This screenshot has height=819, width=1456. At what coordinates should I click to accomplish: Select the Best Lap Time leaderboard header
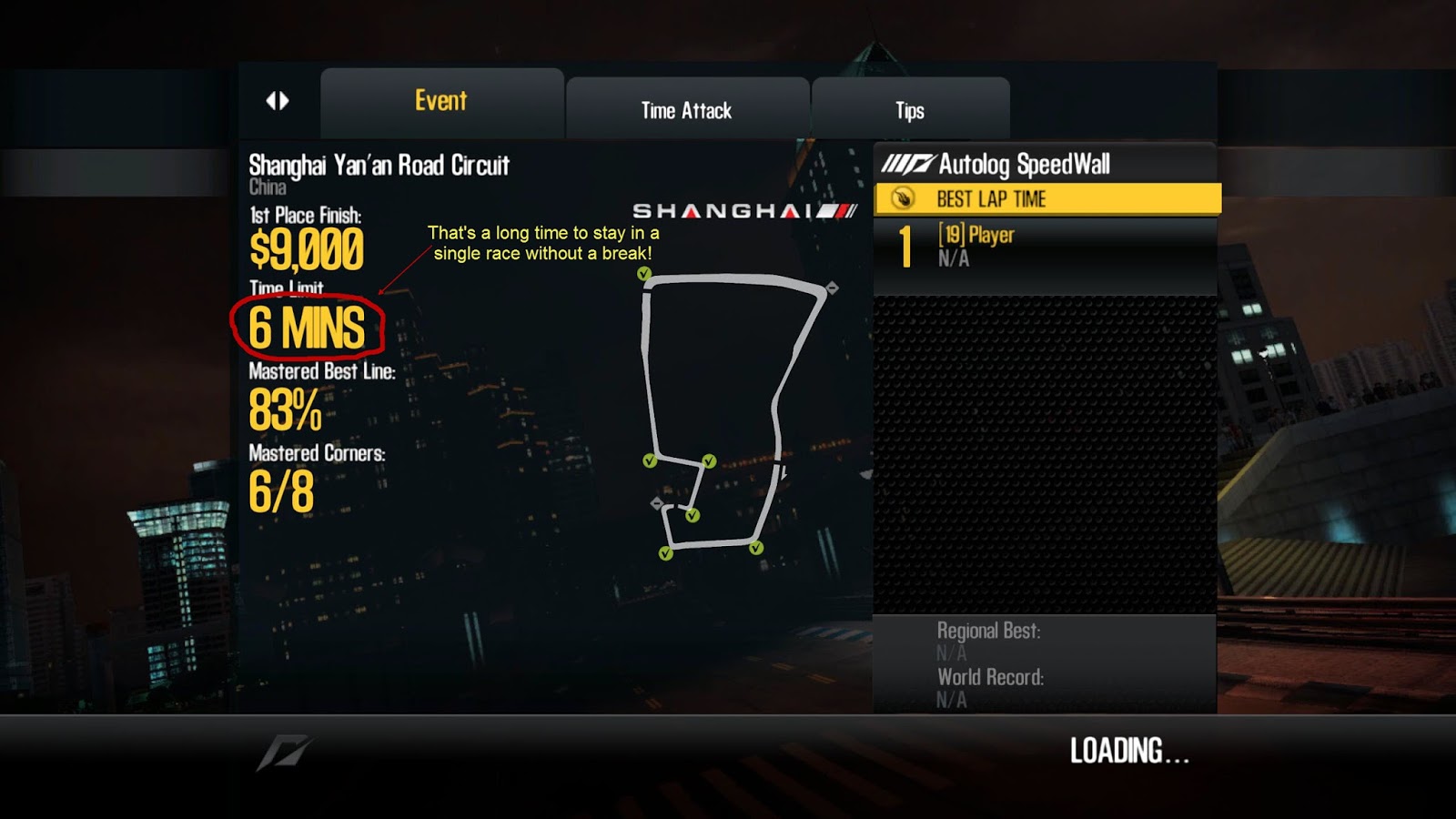pyautogui.click(x=1046, y=199)
